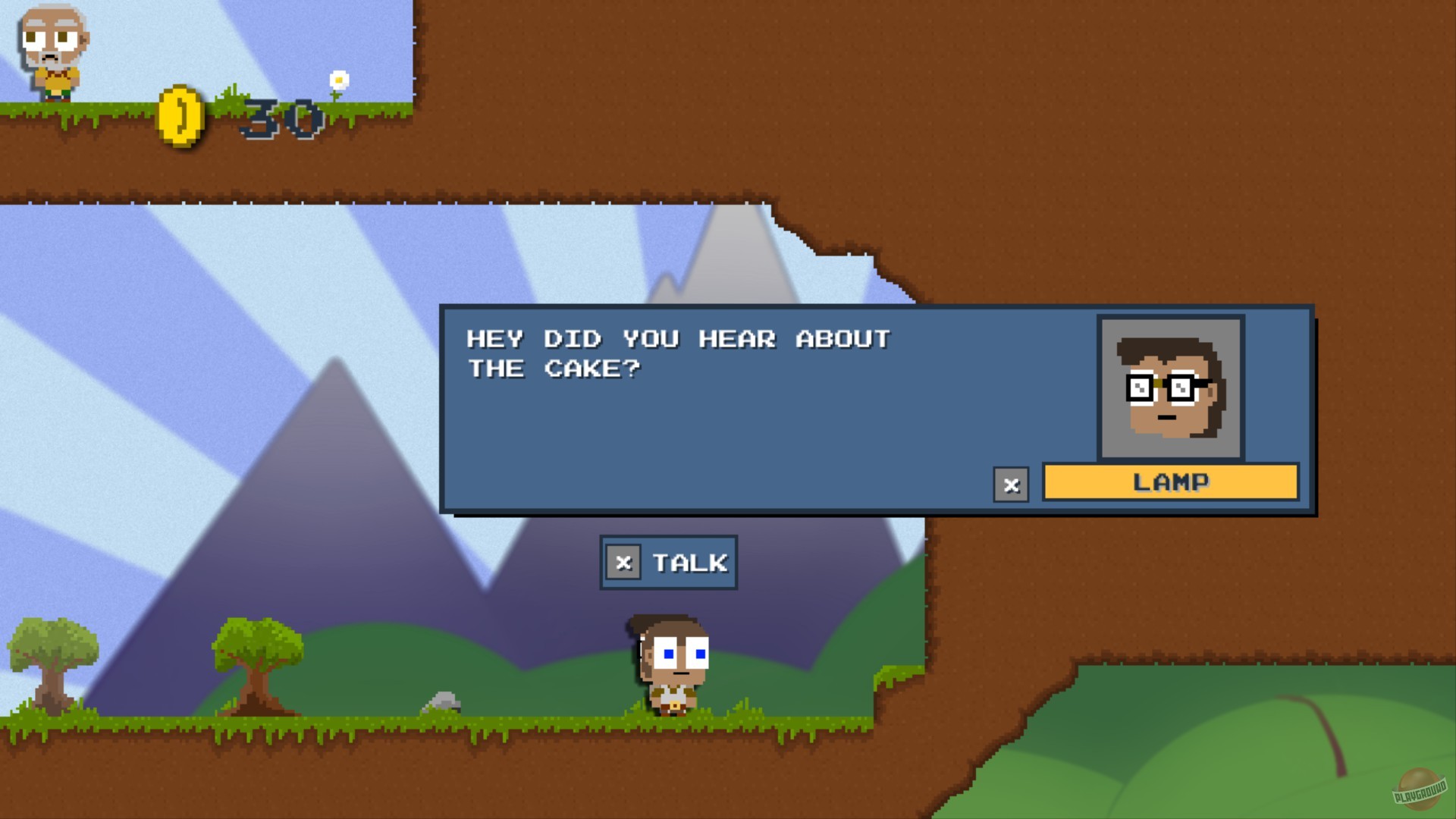Click the X icon inside the TALK prompt
The image size is (1456, 819).
click(x=623, y=562)
